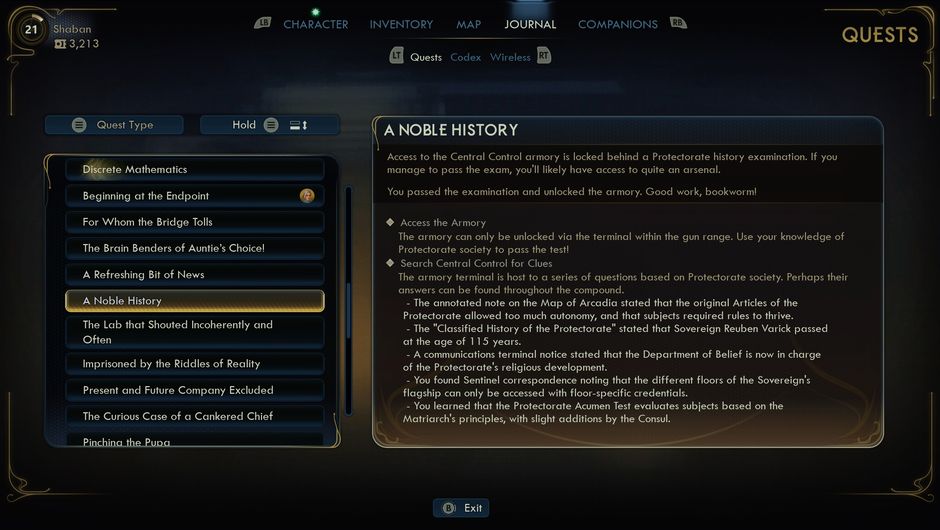This screenshot has height=530, width=940.
Task: Click the Hold sort button
Action: [269, 125]
